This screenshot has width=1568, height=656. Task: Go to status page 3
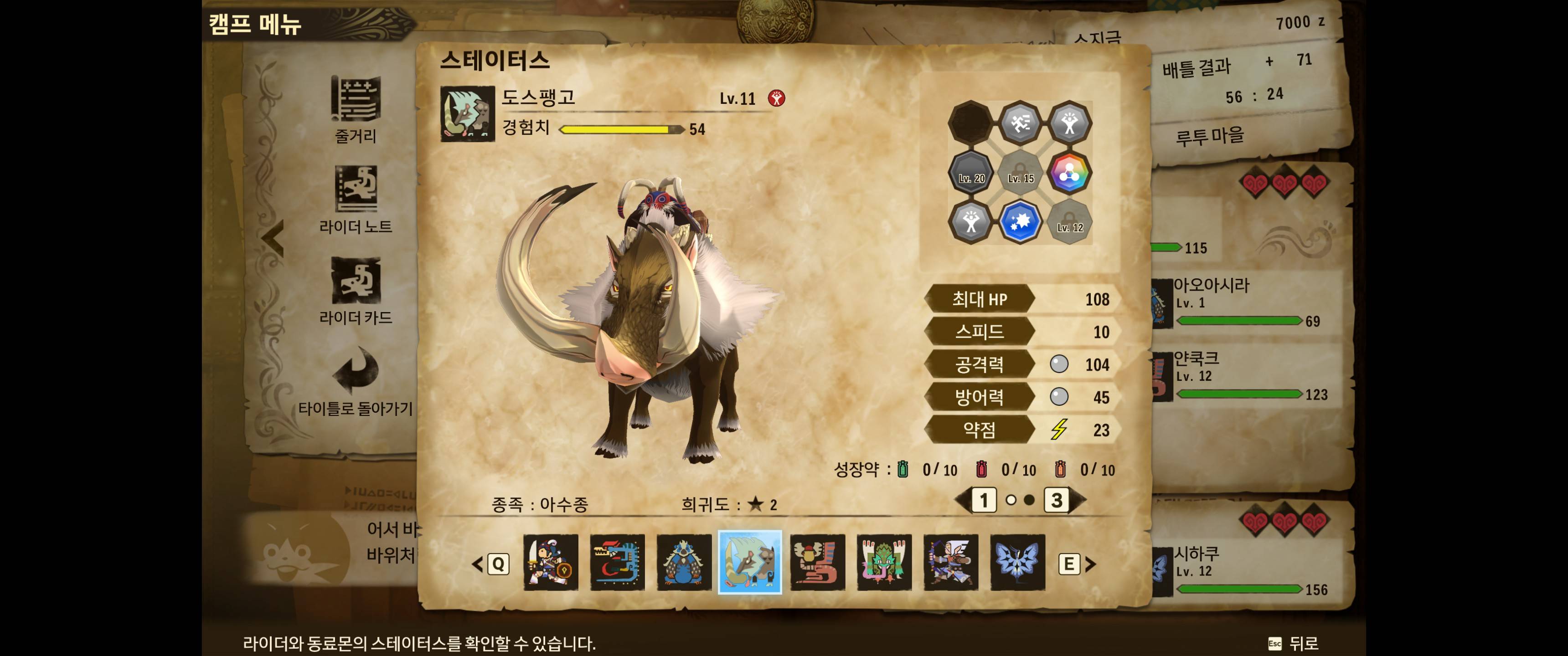pos(1057,500)
